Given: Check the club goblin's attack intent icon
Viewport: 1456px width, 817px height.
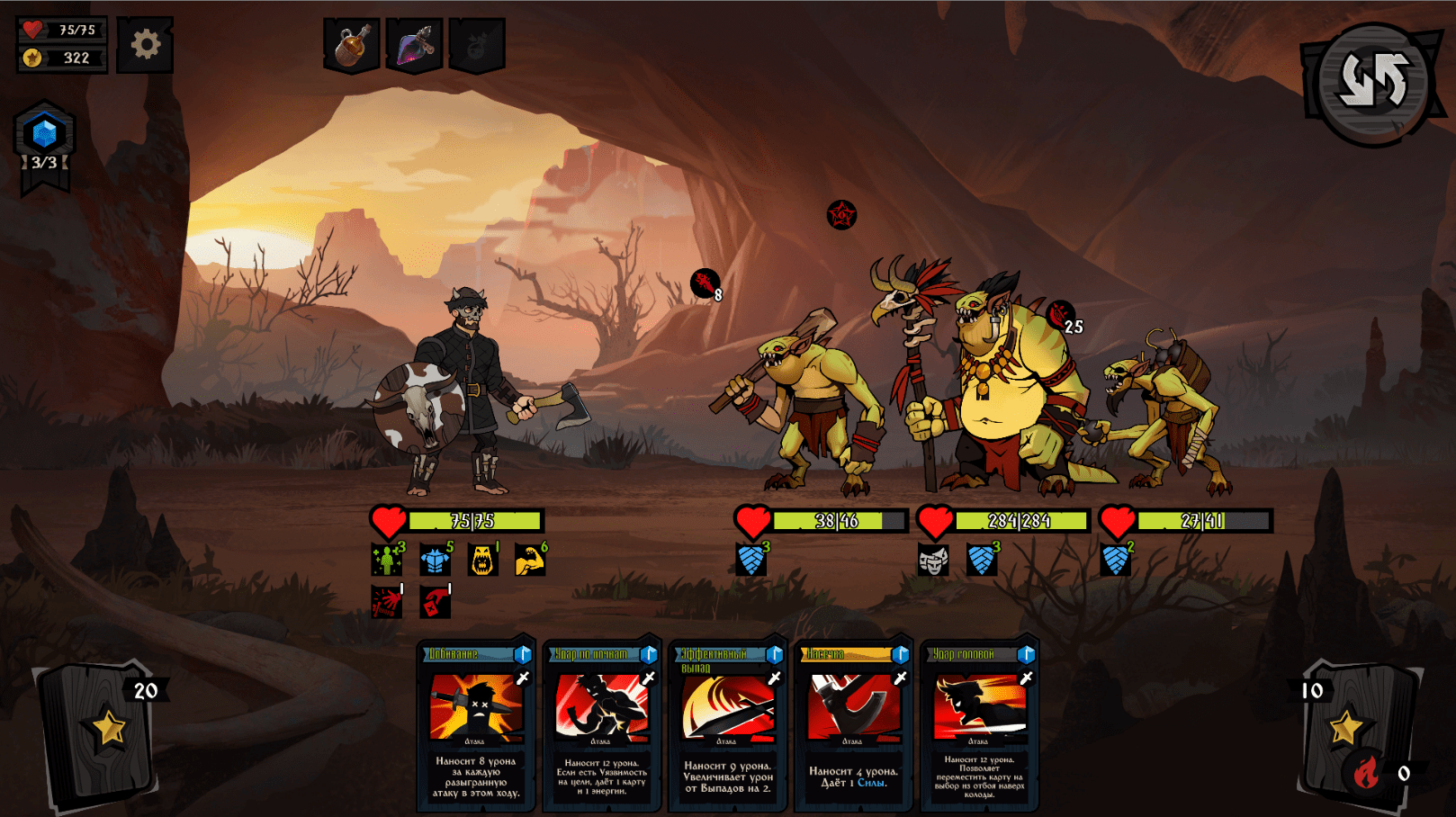Looking at the screenshot, I should point(706,284).
